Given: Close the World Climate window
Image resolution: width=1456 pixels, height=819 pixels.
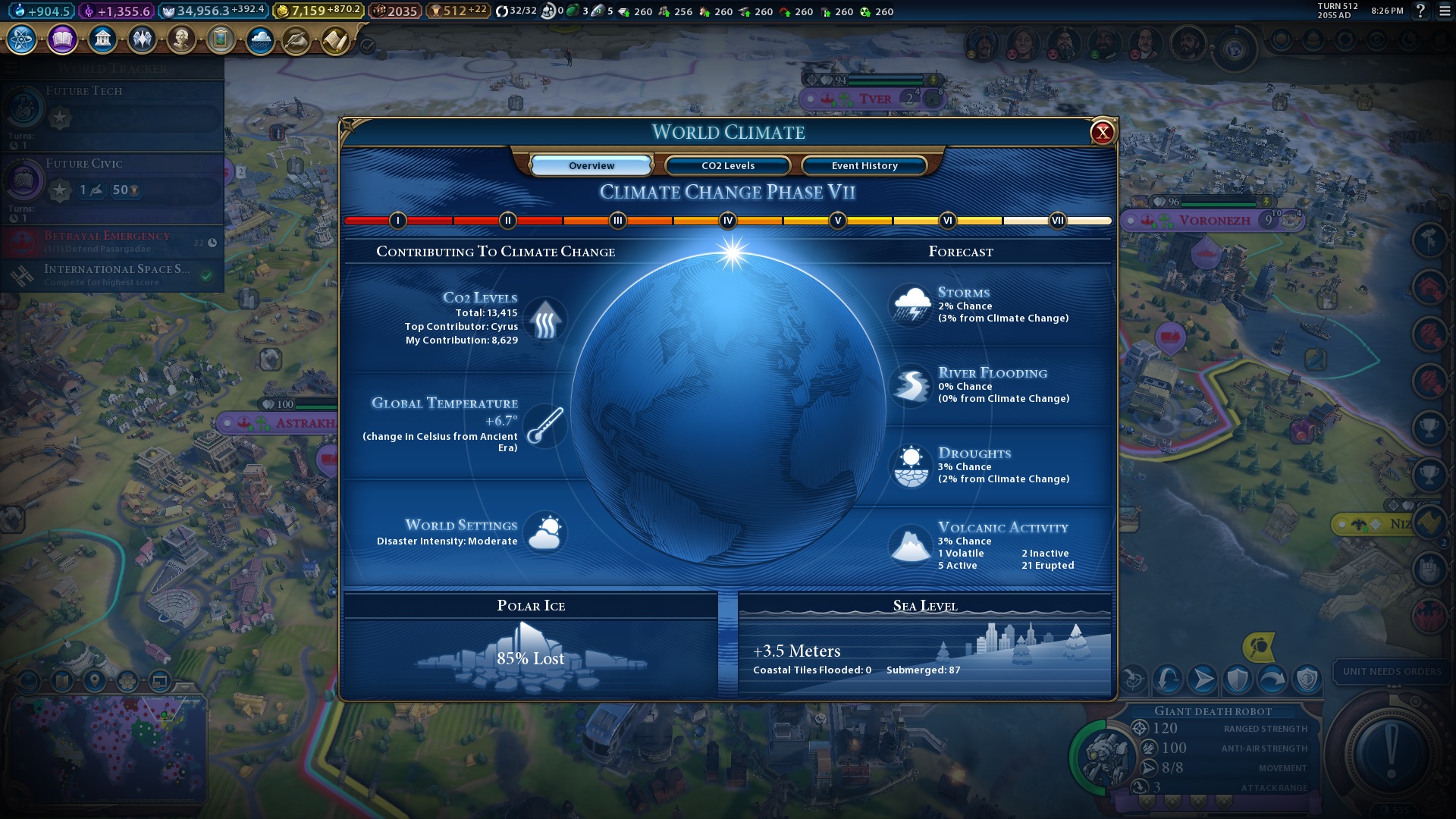Looking at the screenshot, I should pos(1102,133).
